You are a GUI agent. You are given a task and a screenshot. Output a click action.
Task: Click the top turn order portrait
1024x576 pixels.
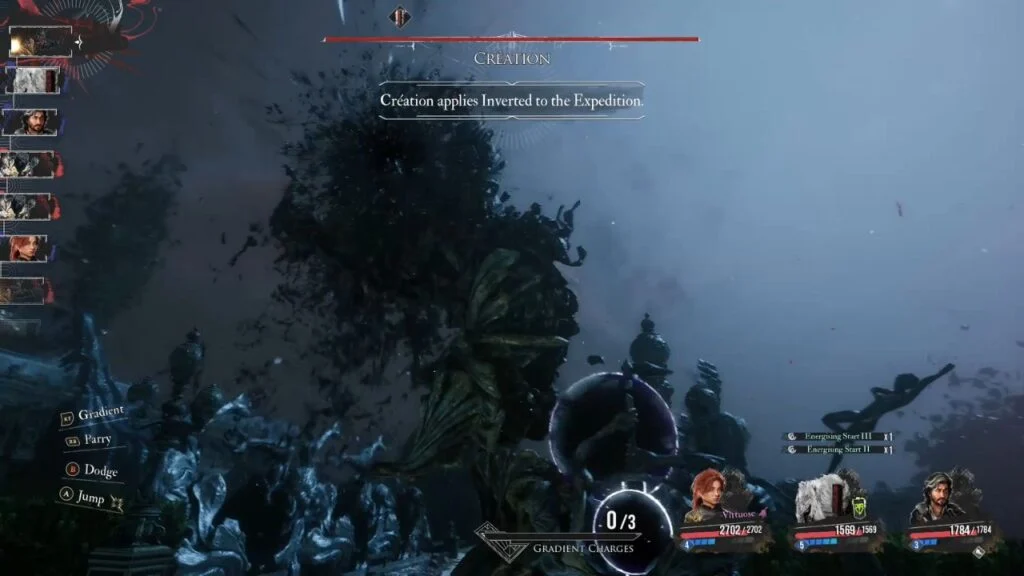coord(40,41)
